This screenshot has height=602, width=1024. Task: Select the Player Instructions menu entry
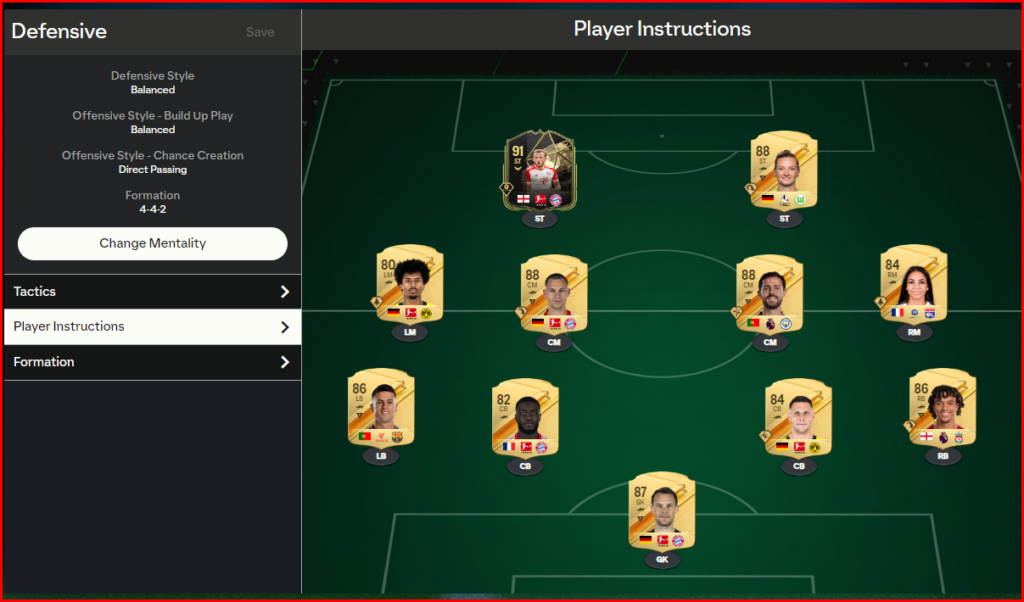pyautogui.click(x=152, y=327)
